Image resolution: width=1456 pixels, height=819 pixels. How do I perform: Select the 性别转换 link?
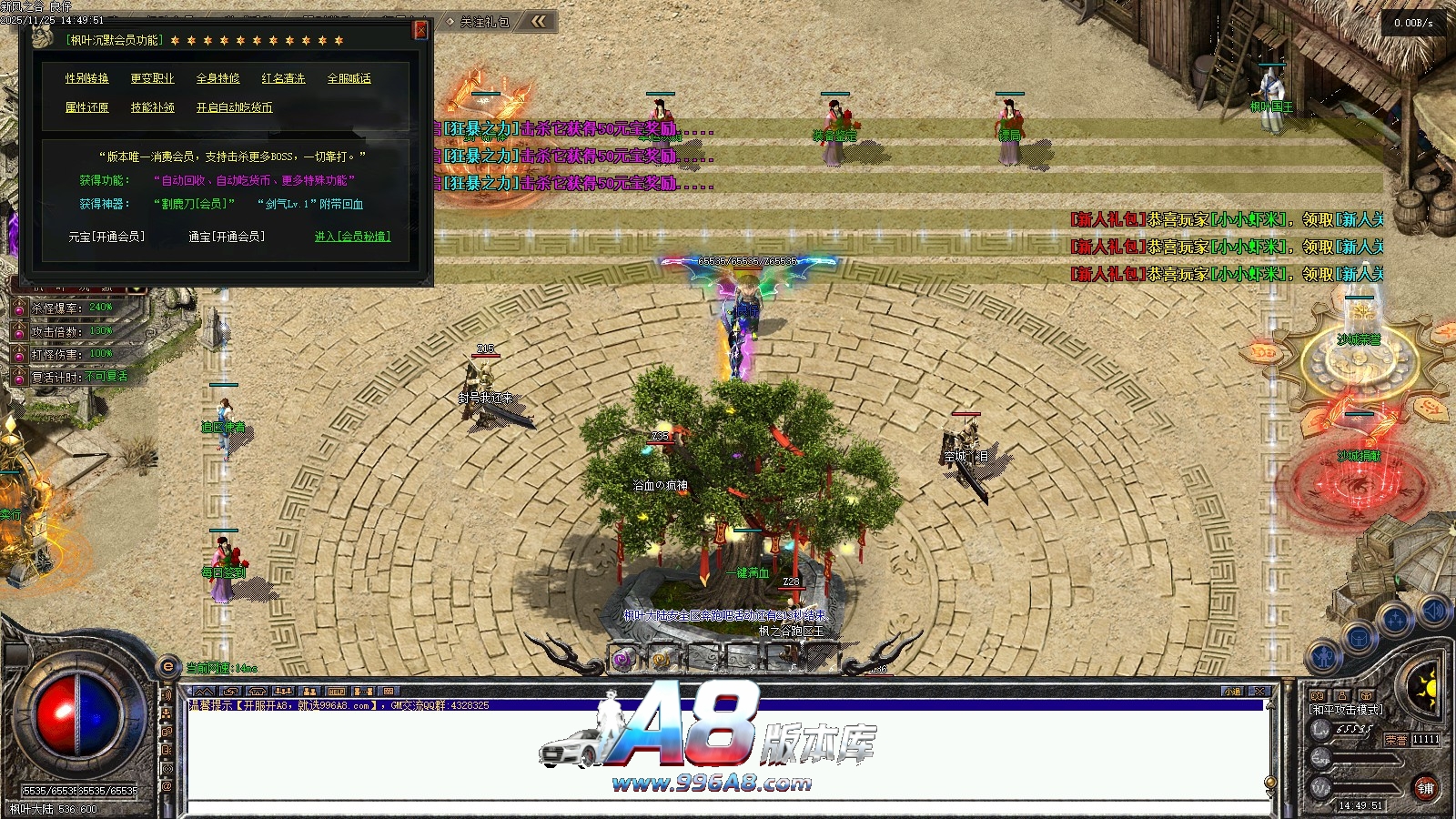click(x=86, y=79)
